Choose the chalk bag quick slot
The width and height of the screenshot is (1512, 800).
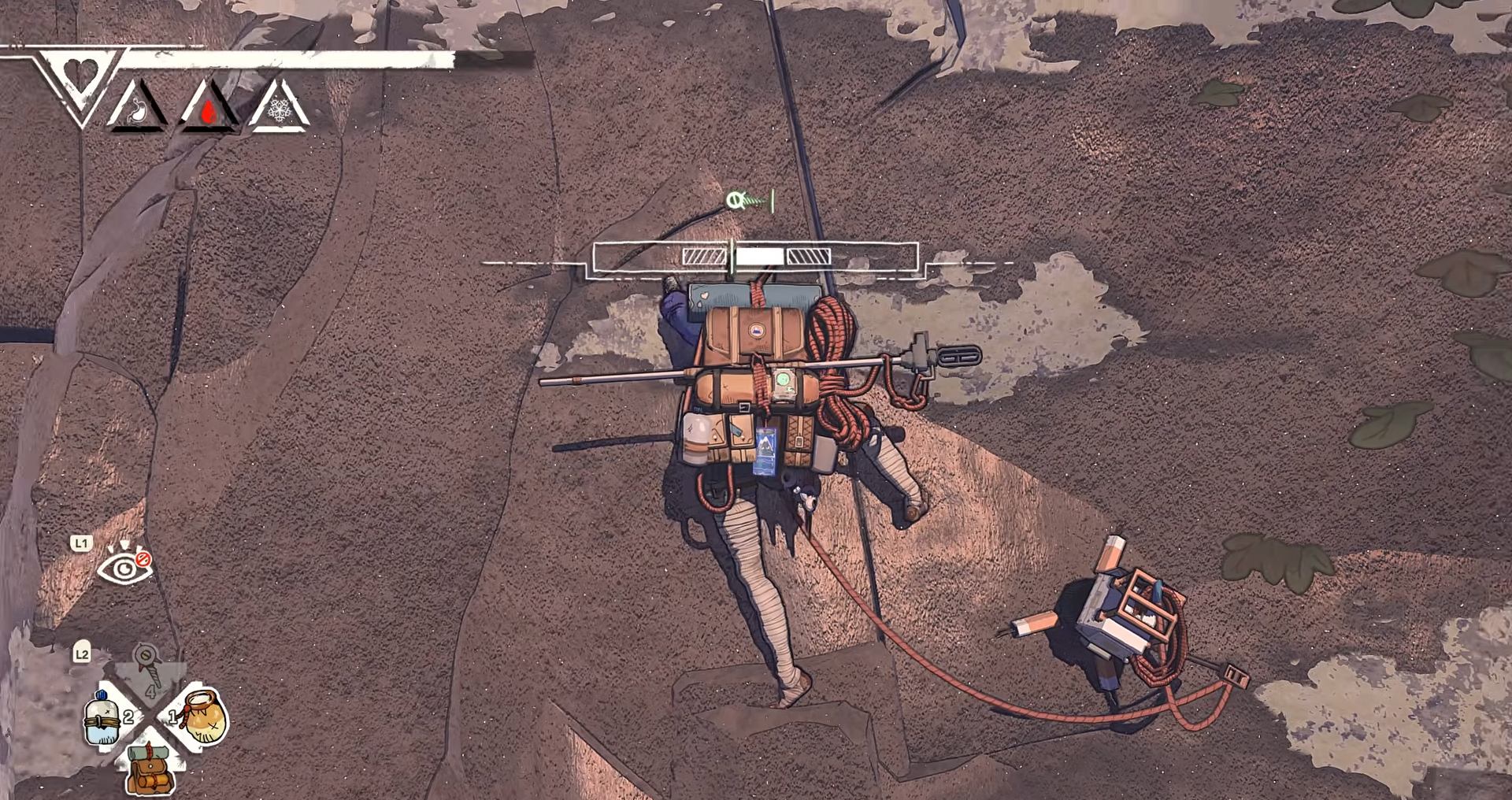203,717
